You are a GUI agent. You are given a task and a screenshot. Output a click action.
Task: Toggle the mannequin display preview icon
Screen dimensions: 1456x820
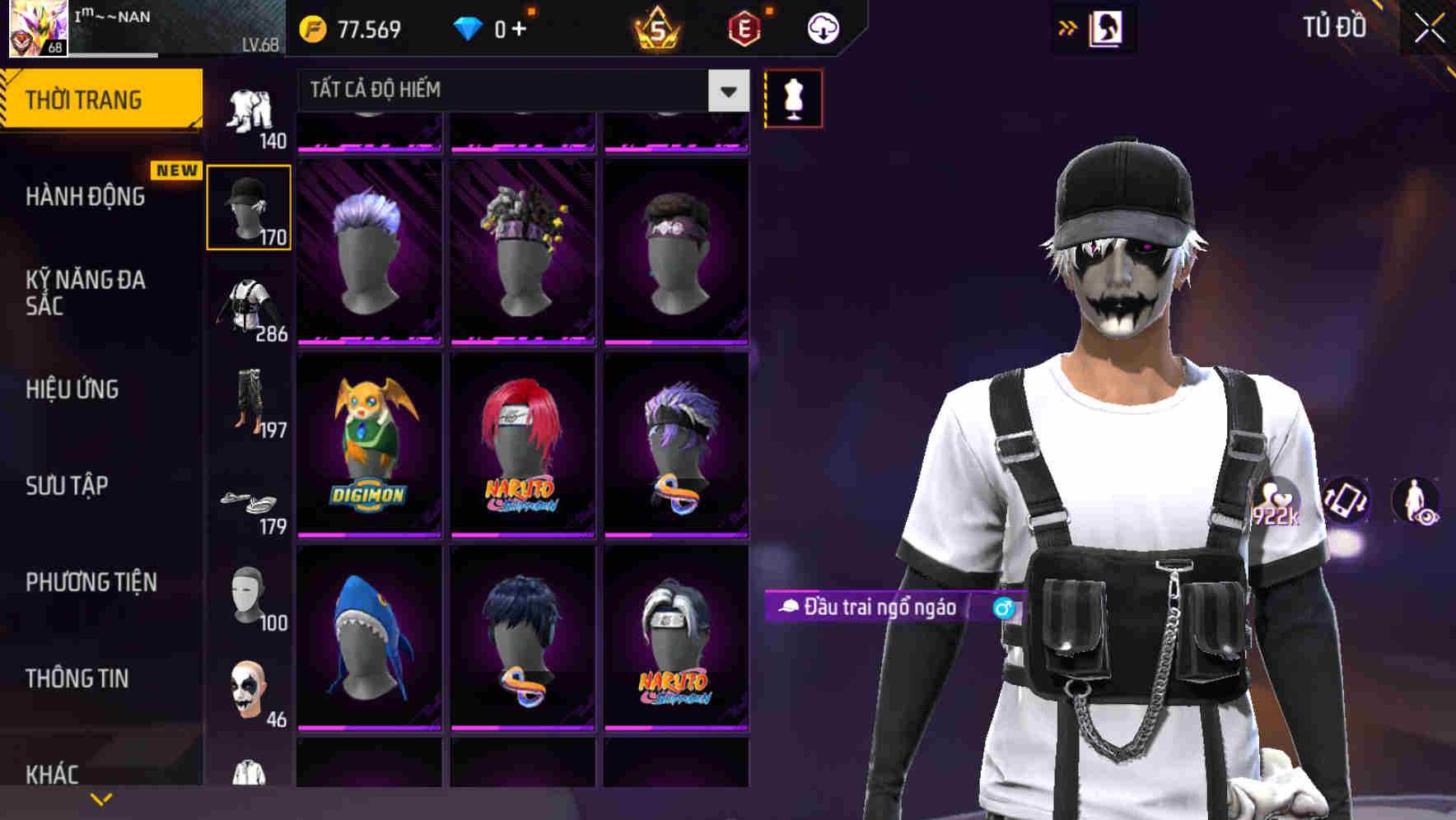pyautogui.click(x=793, y=97)
